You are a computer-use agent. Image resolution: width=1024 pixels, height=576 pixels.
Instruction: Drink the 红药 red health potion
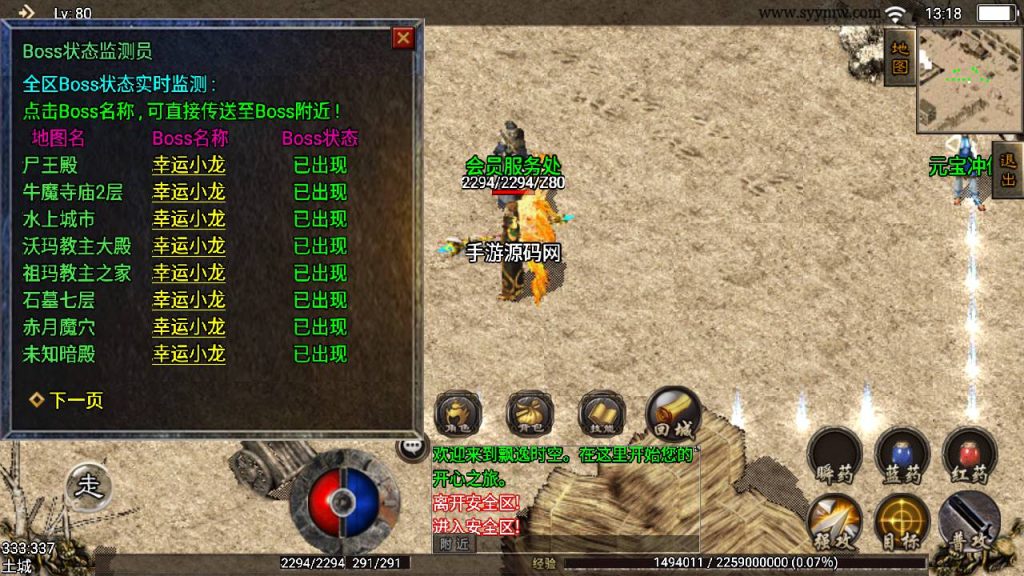pos(969,455)
